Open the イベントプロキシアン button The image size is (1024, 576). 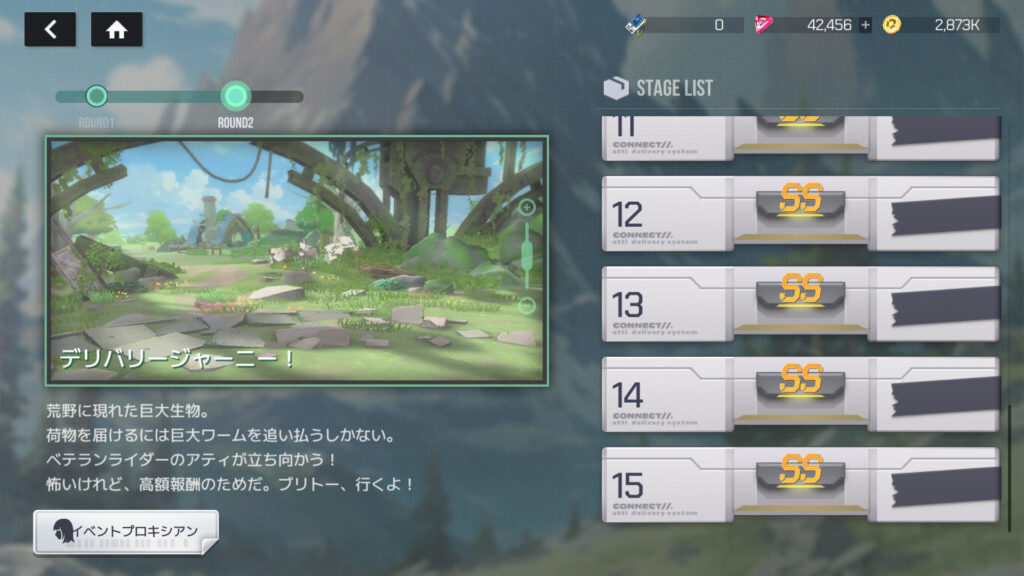[126, 530]
